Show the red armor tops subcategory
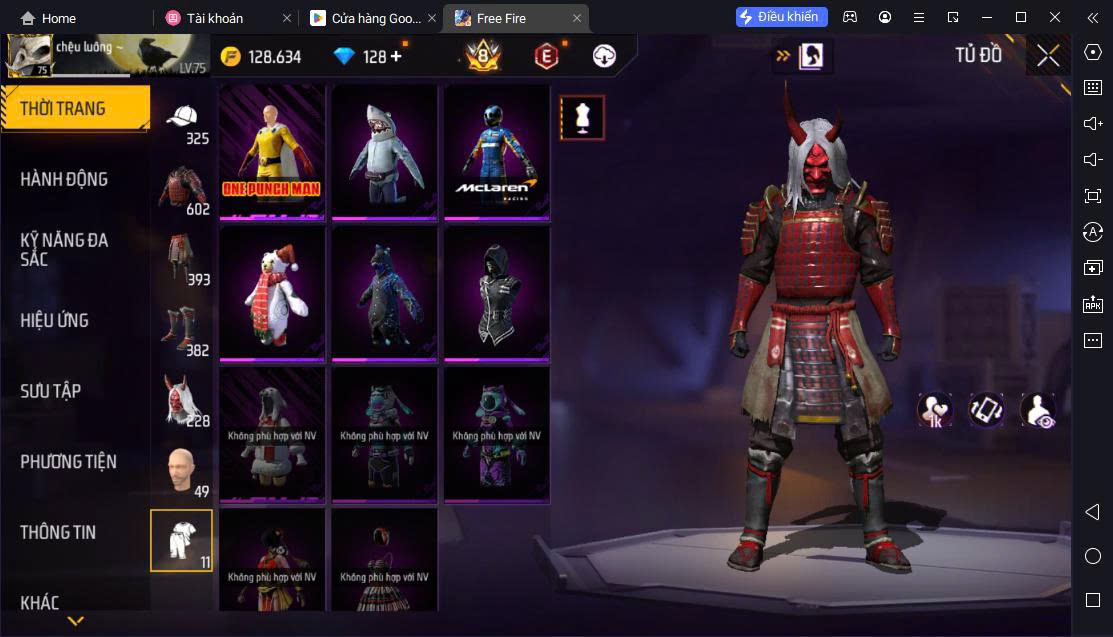 click(181, 190)
